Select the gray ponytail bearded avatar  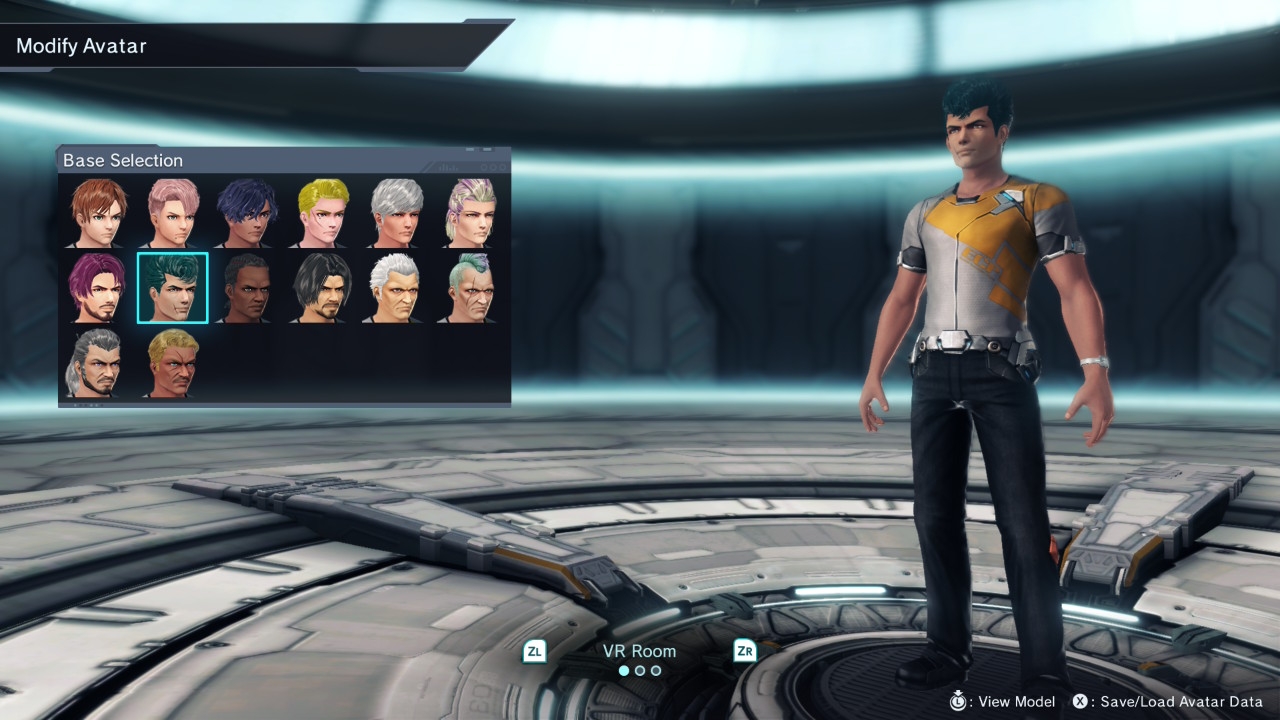click(98, 363)
